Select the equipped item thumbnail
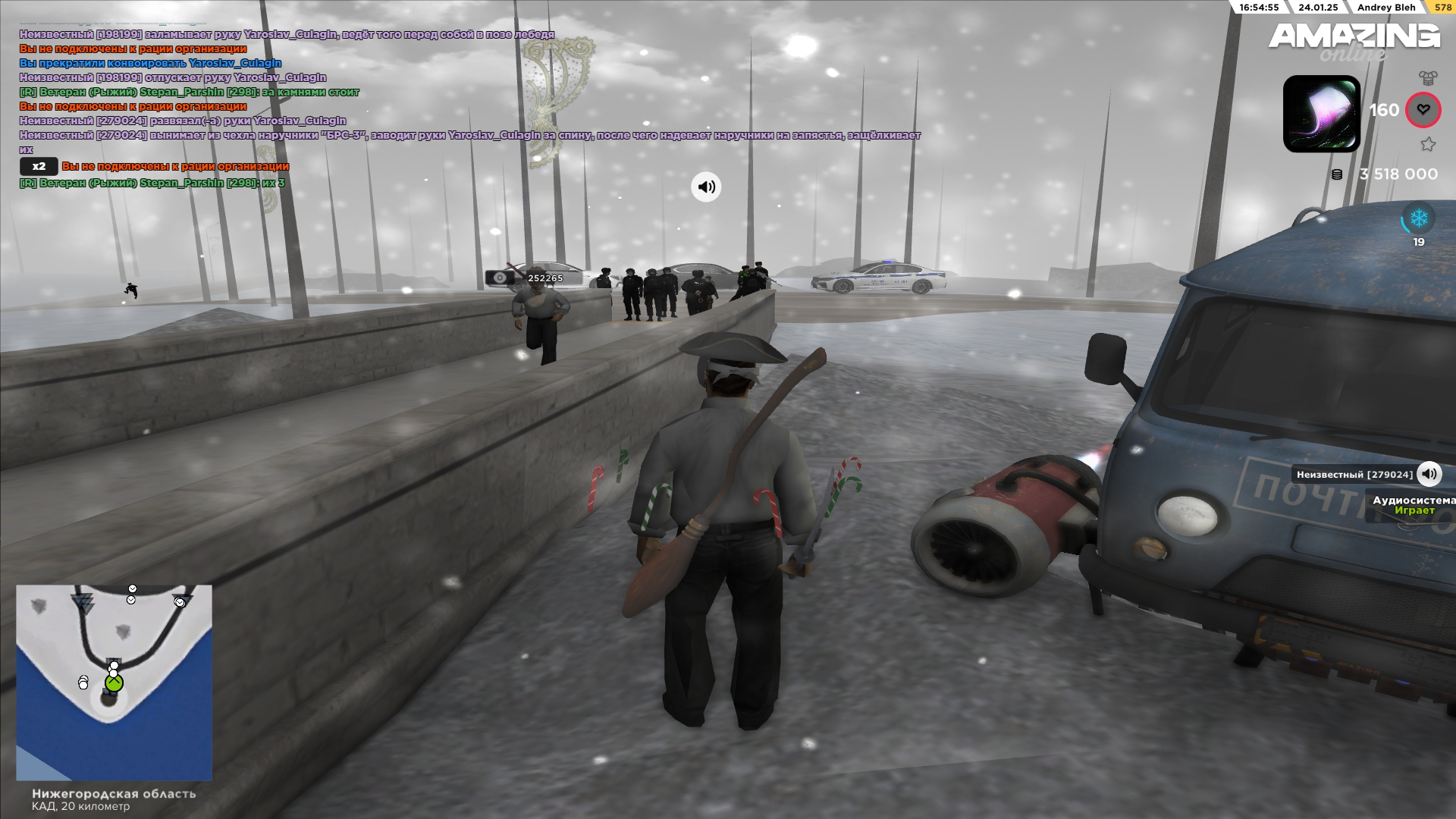This screenshot has height=819, width=1456. coord(1321,114)
